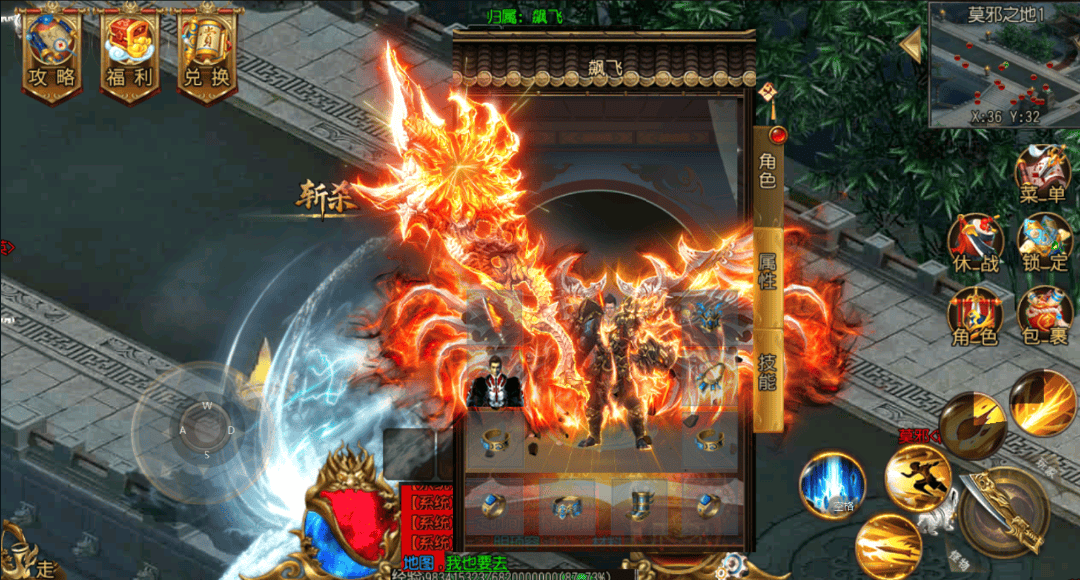Activate the blue lightning pillar skill

[x=832, y=485]
